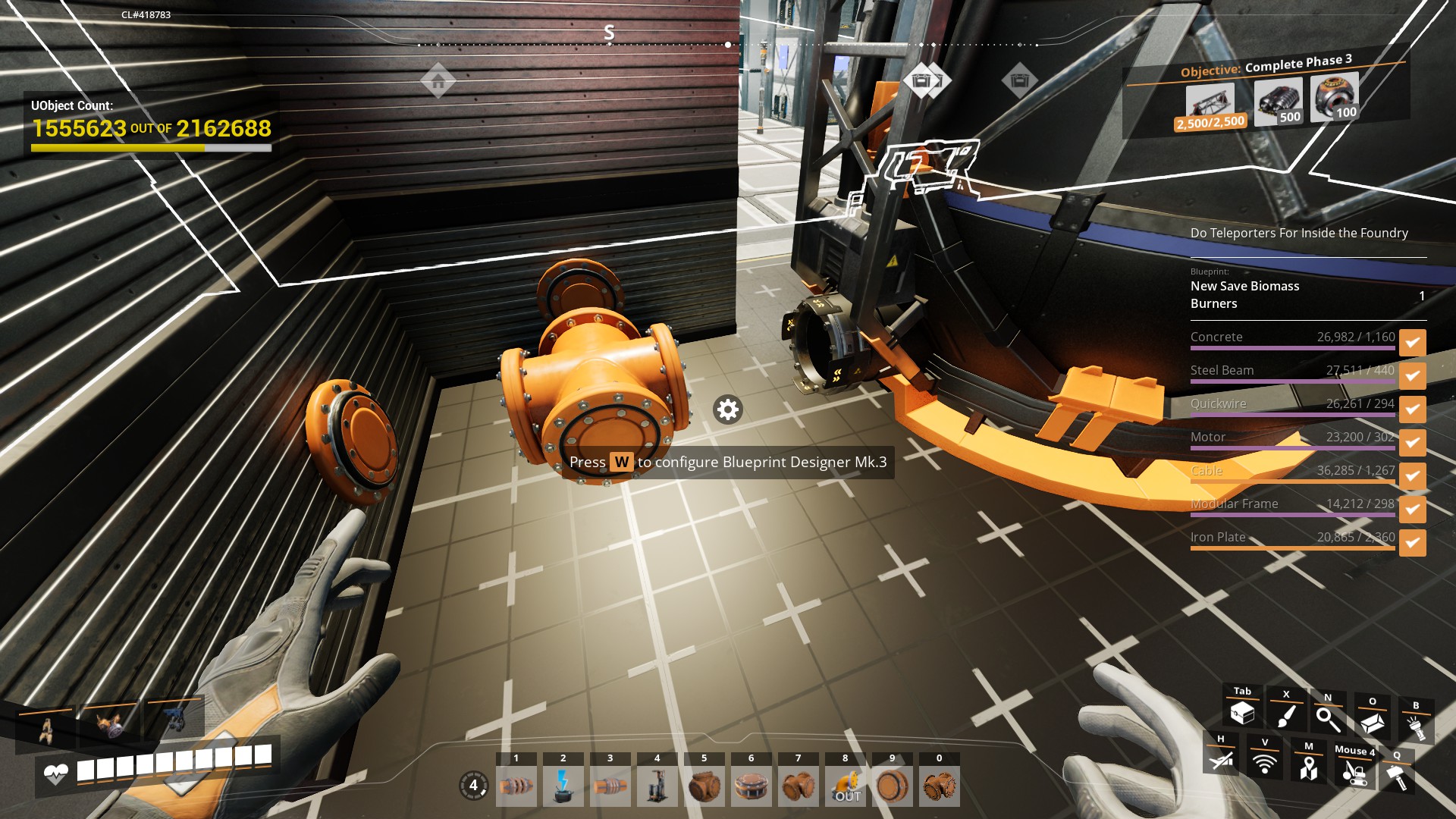Open the build hammer menu
Image resolution: width=1456 pixels, height=819 pixels.
pos(1396,776)
